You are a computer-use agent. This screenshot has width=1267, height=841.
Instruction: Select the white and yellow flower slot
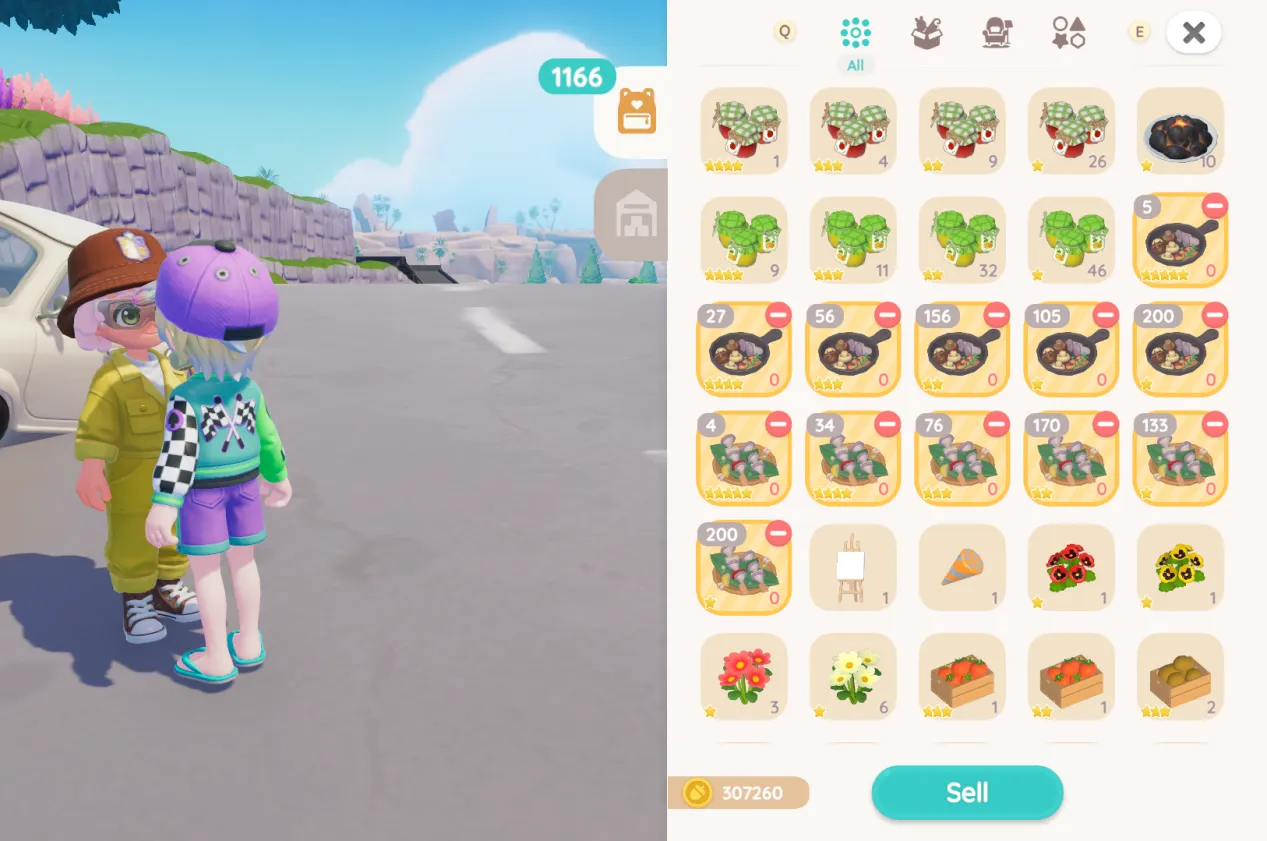852,676
